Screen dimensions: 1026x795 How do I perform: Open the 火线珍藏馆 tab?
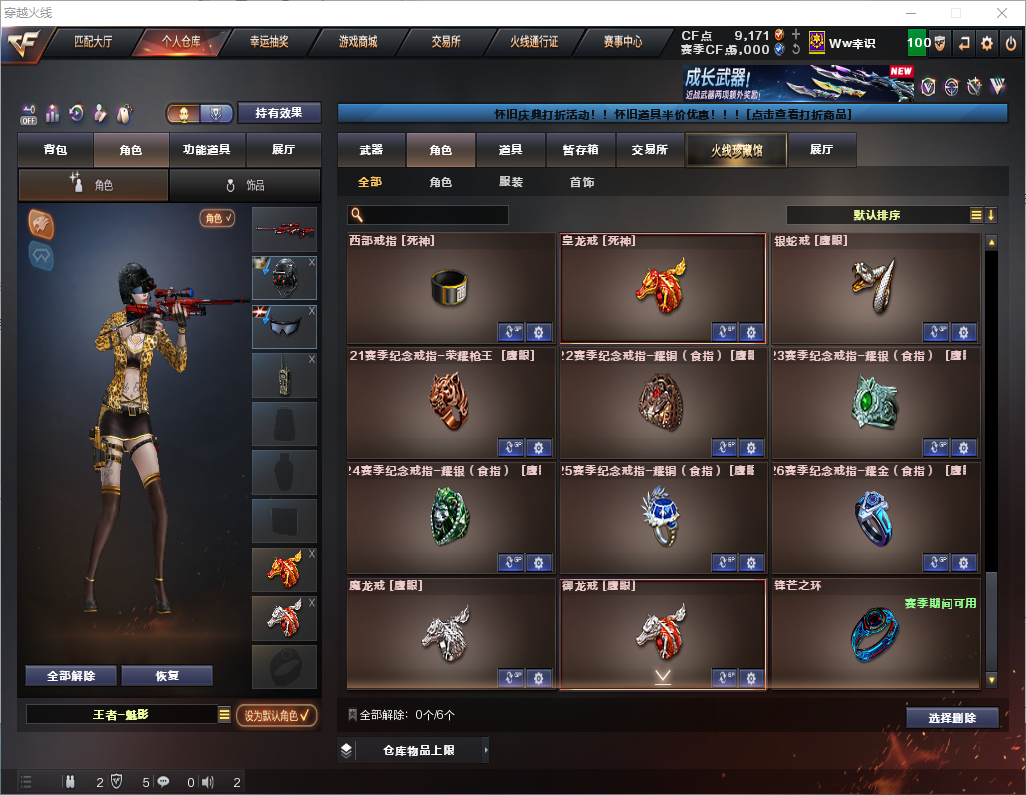pyautogui.click(x=736, y=150)
